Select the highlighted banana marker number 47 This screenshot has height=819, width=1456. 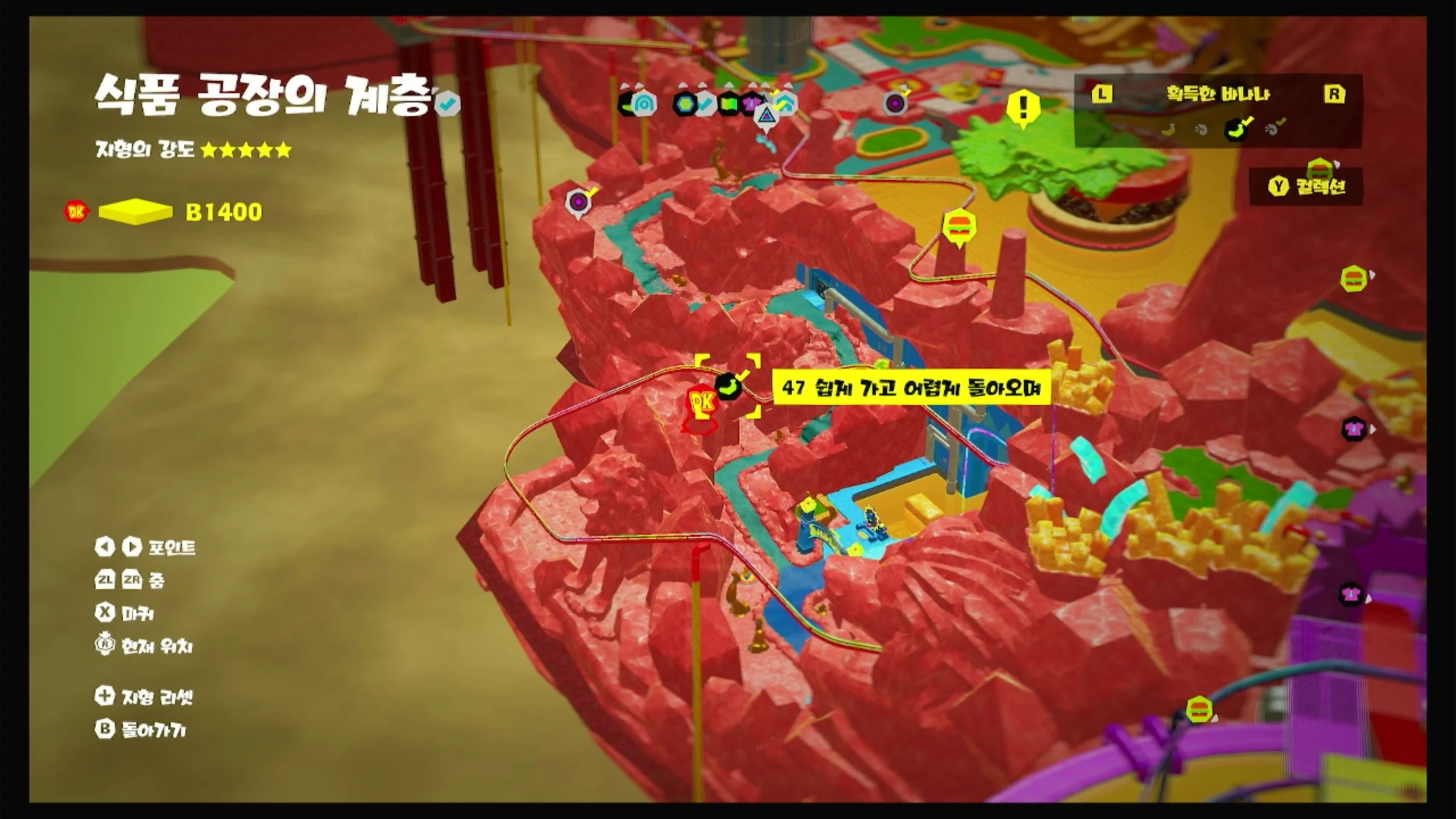click(x=729, y=387)
